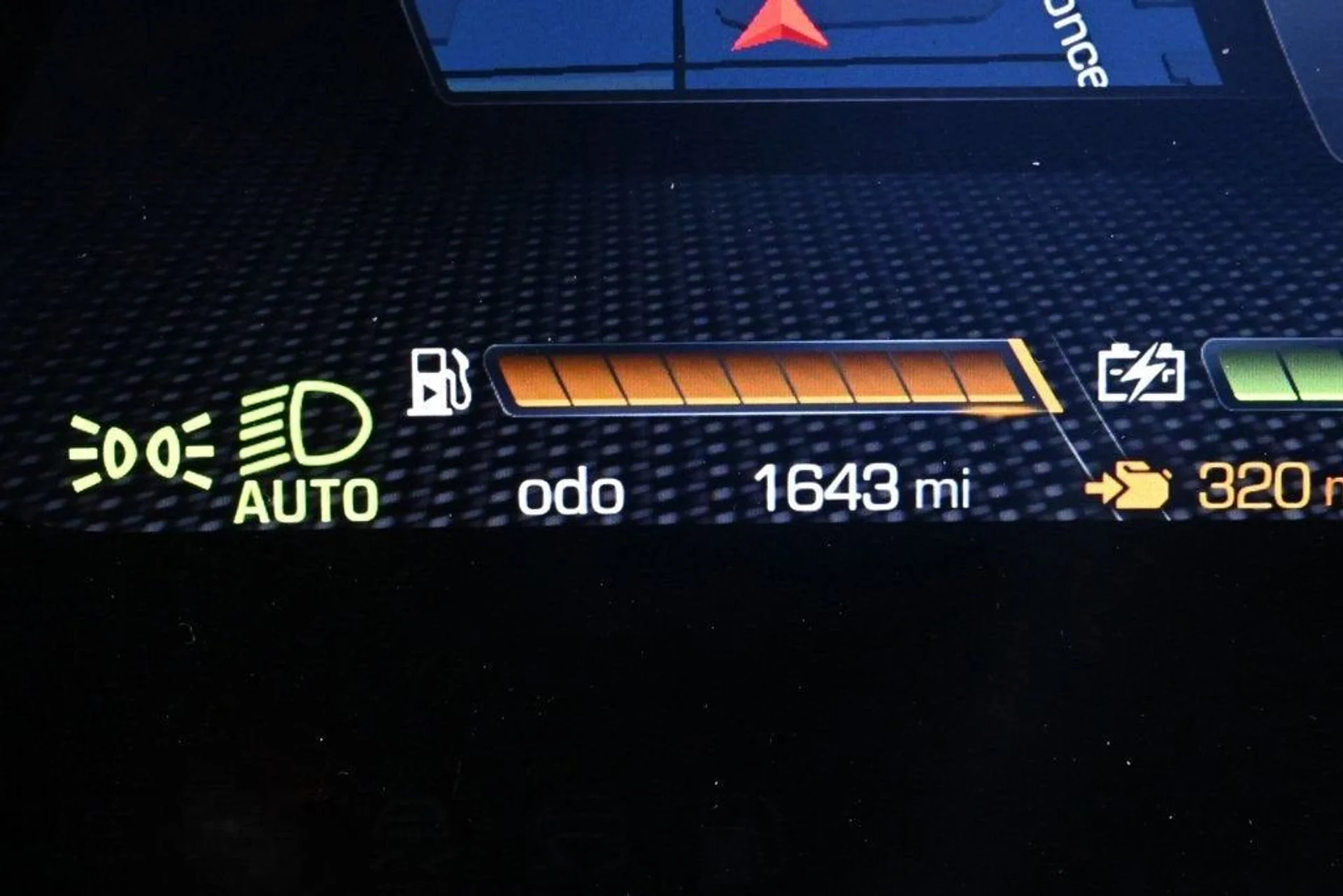Click the white fuel pump icon
Viewport: 1343px width, 896px height.
[439, 382]
